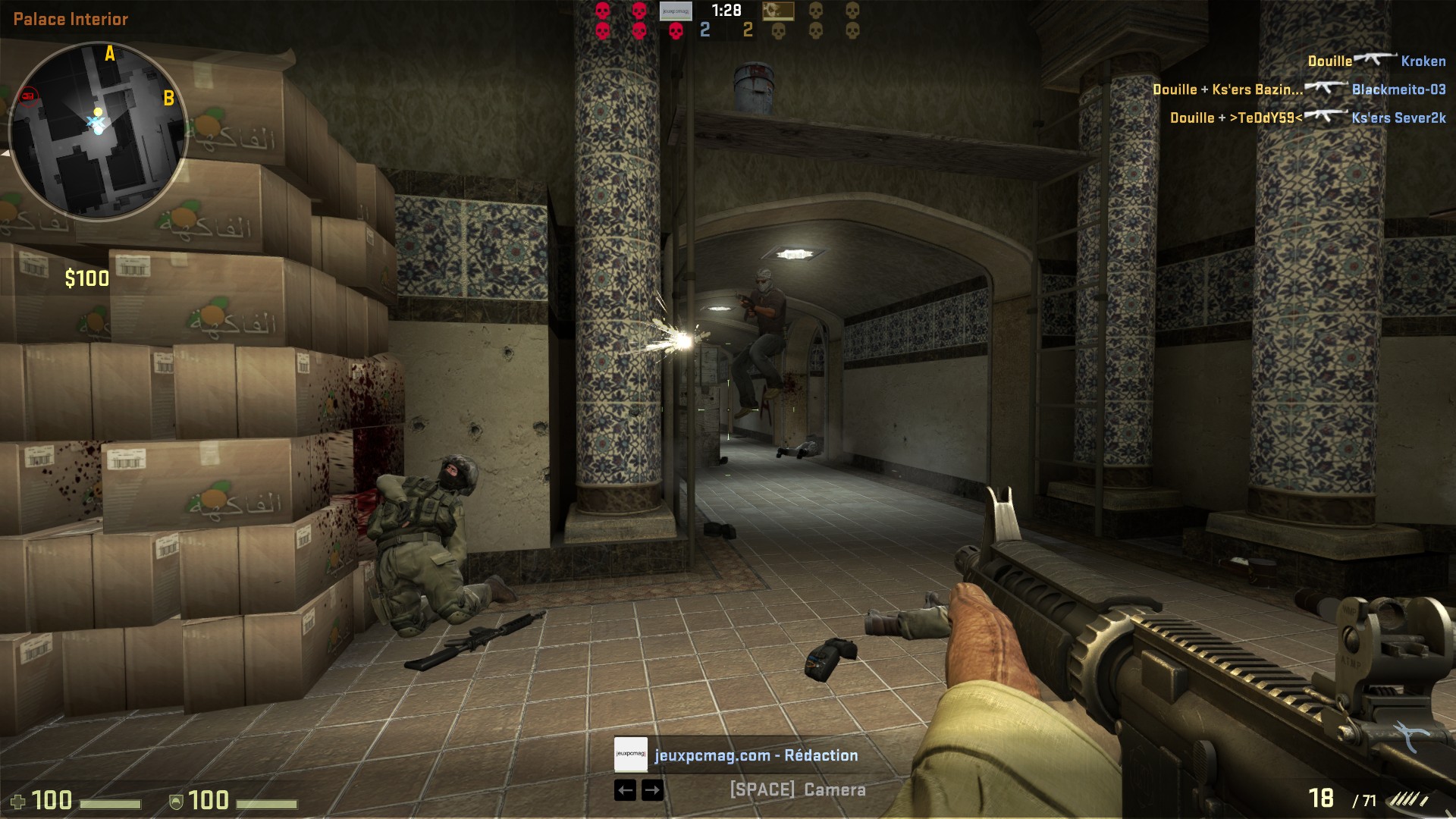
Task: Select bombsite A marker on the radar
Action: tap(110, 54)
